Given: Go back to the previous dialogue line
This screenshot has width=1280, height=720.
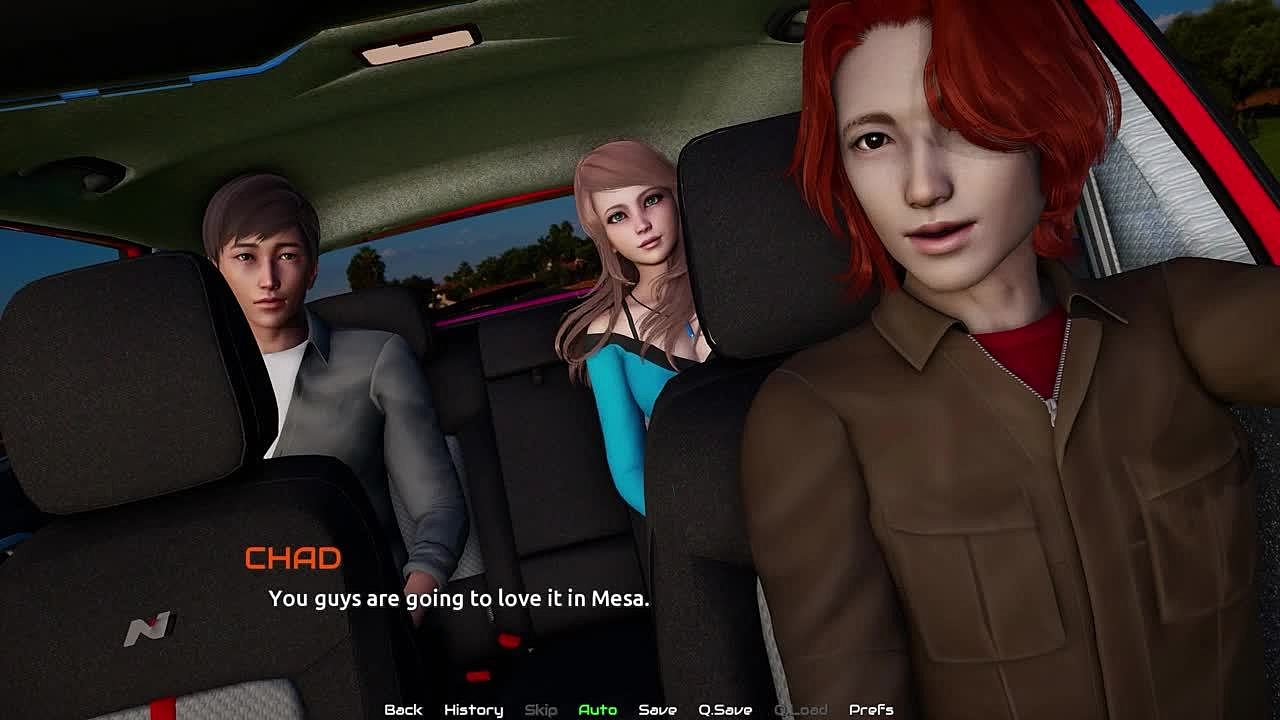Looking at the screenshot, I should click(403, 709).
